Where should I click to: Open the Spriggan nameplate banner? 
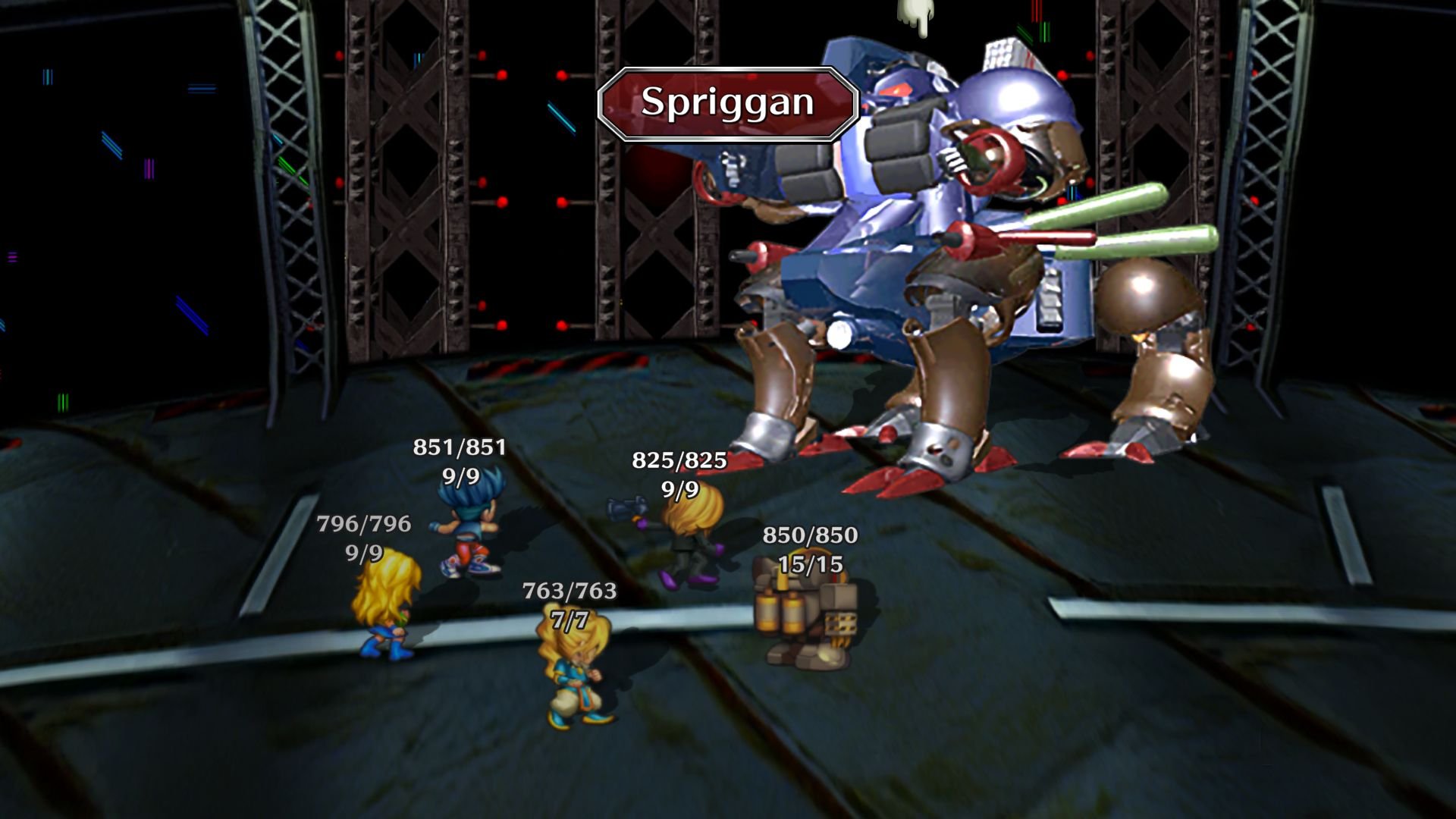tap(726, 102)
